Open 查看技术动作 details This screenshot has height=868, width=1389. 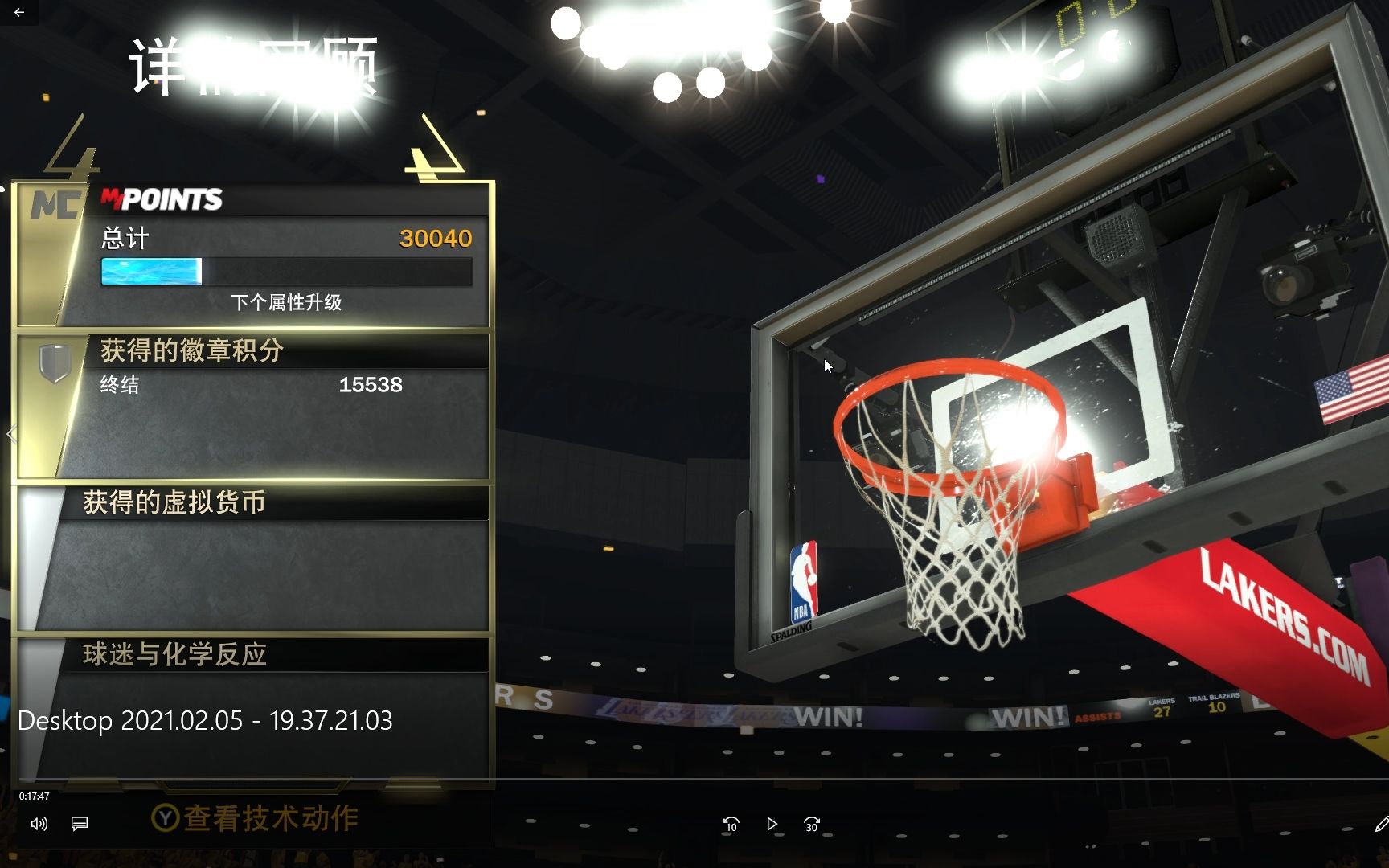tap(257, 818)
